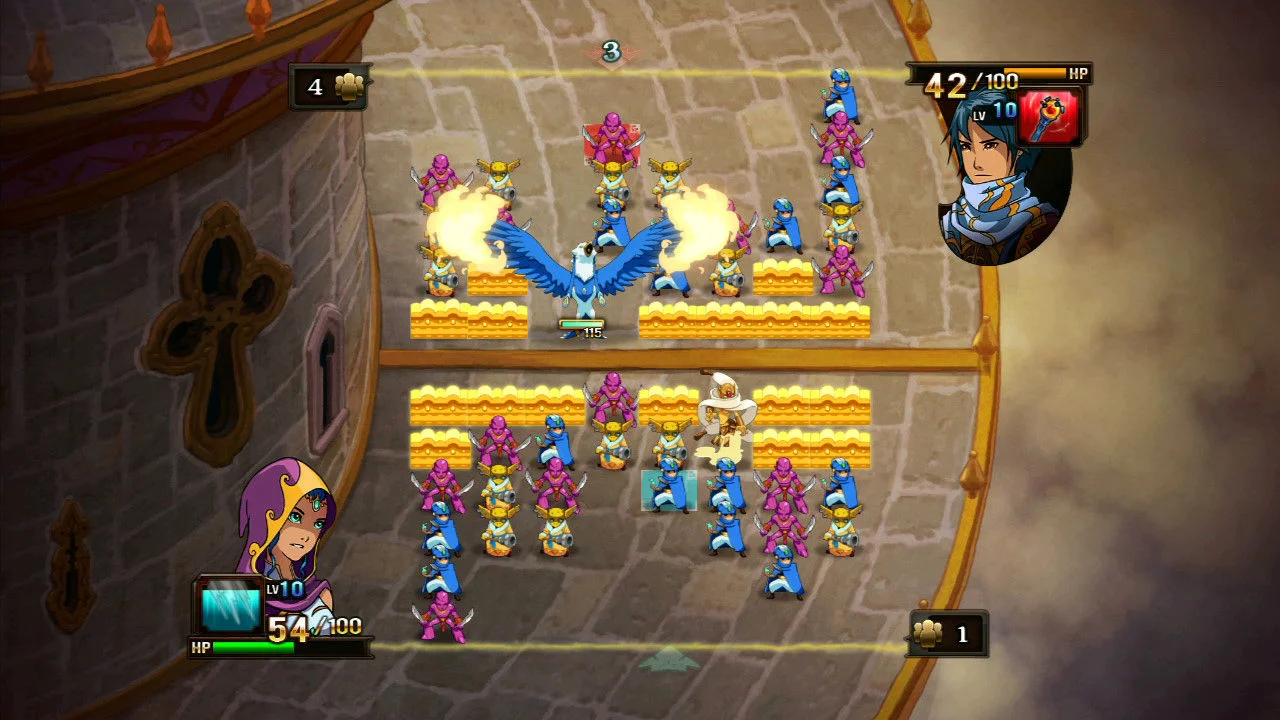Click the HP label beside the player health bar
The image size is (1280, 720).
point(200,646)
